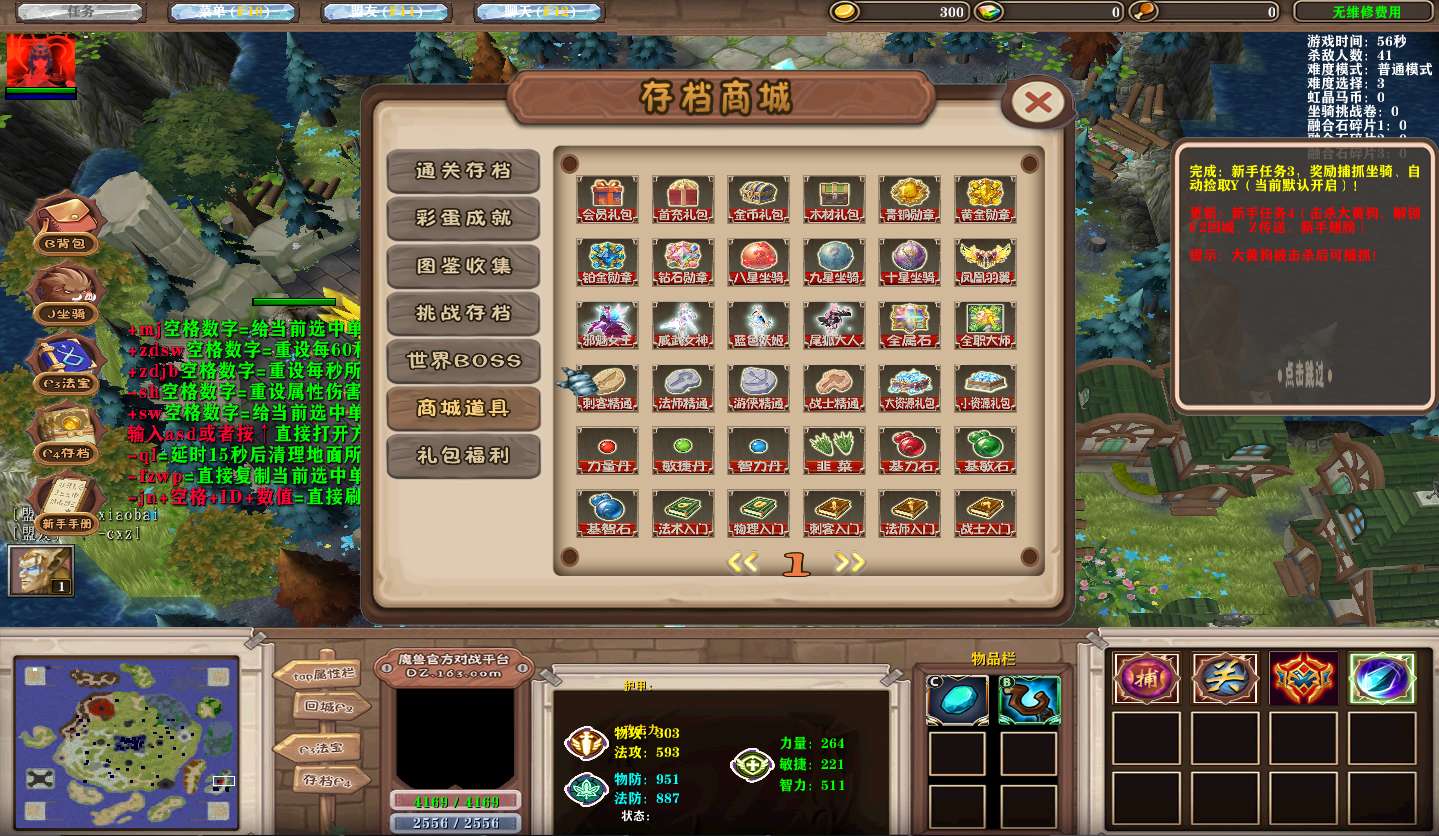Select the blue gem inventory item

coord(957,700)
